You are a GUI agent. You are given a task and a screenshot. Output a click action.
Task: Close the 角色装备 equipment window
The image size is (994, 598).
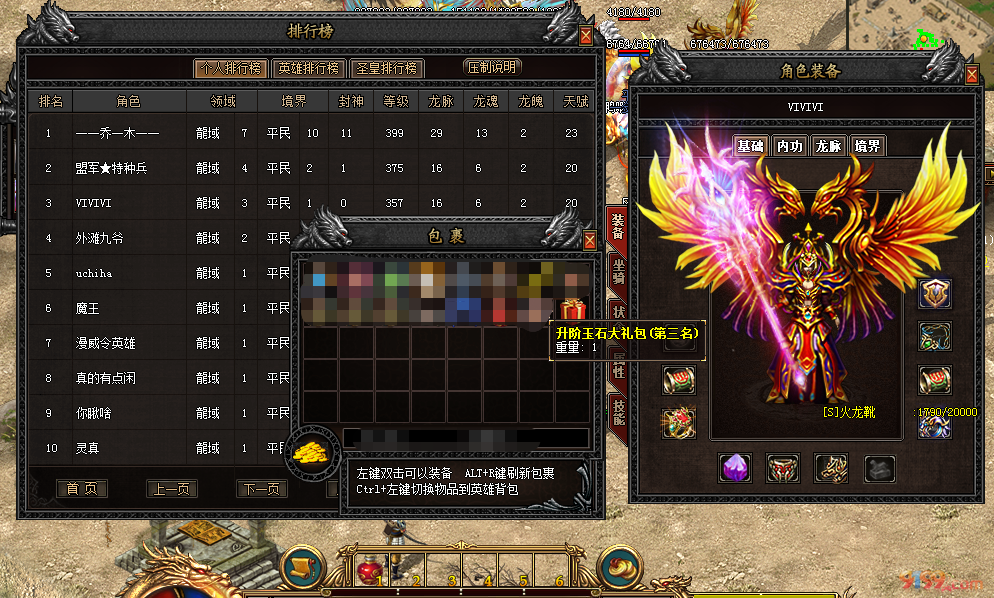pos(972,75)
